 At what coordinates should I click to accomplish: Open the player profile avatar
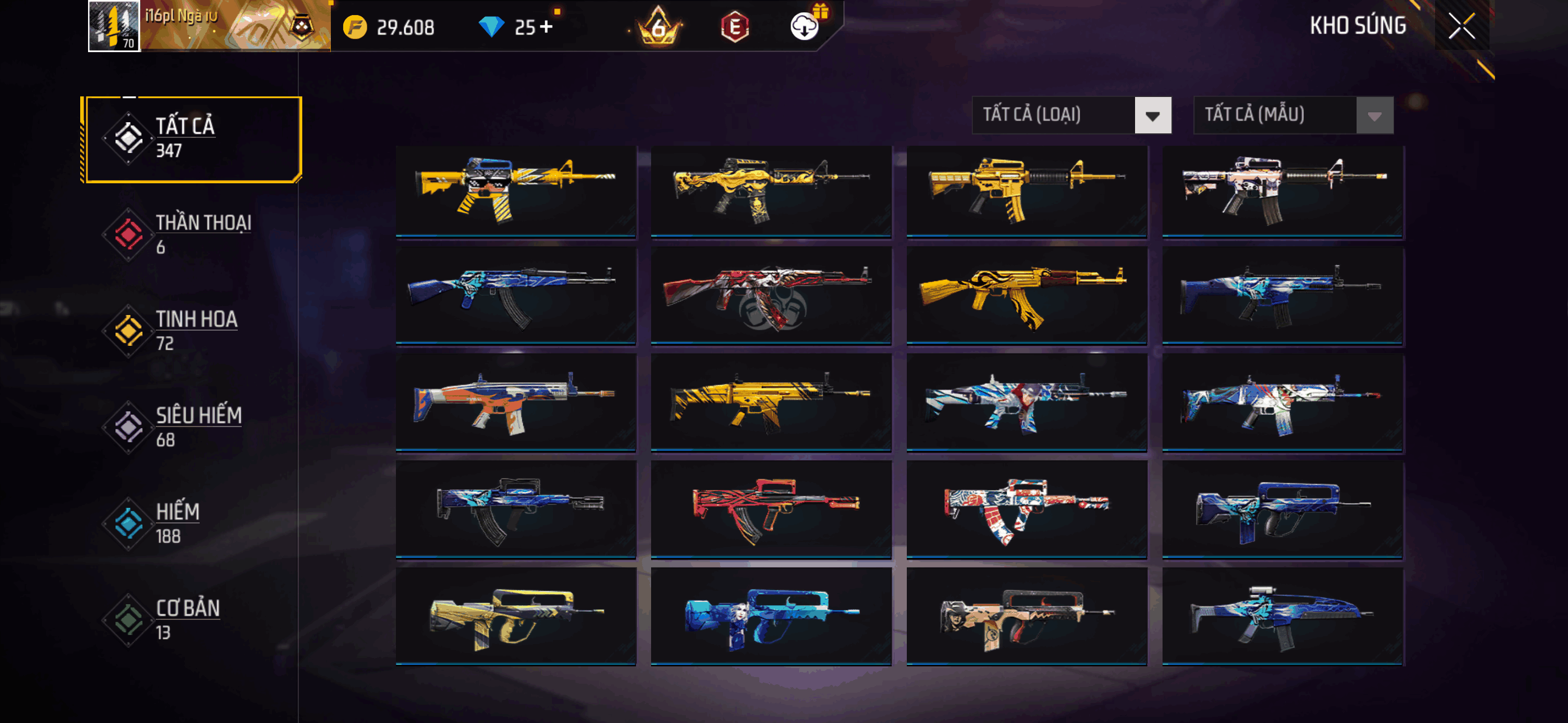point(114,26)
